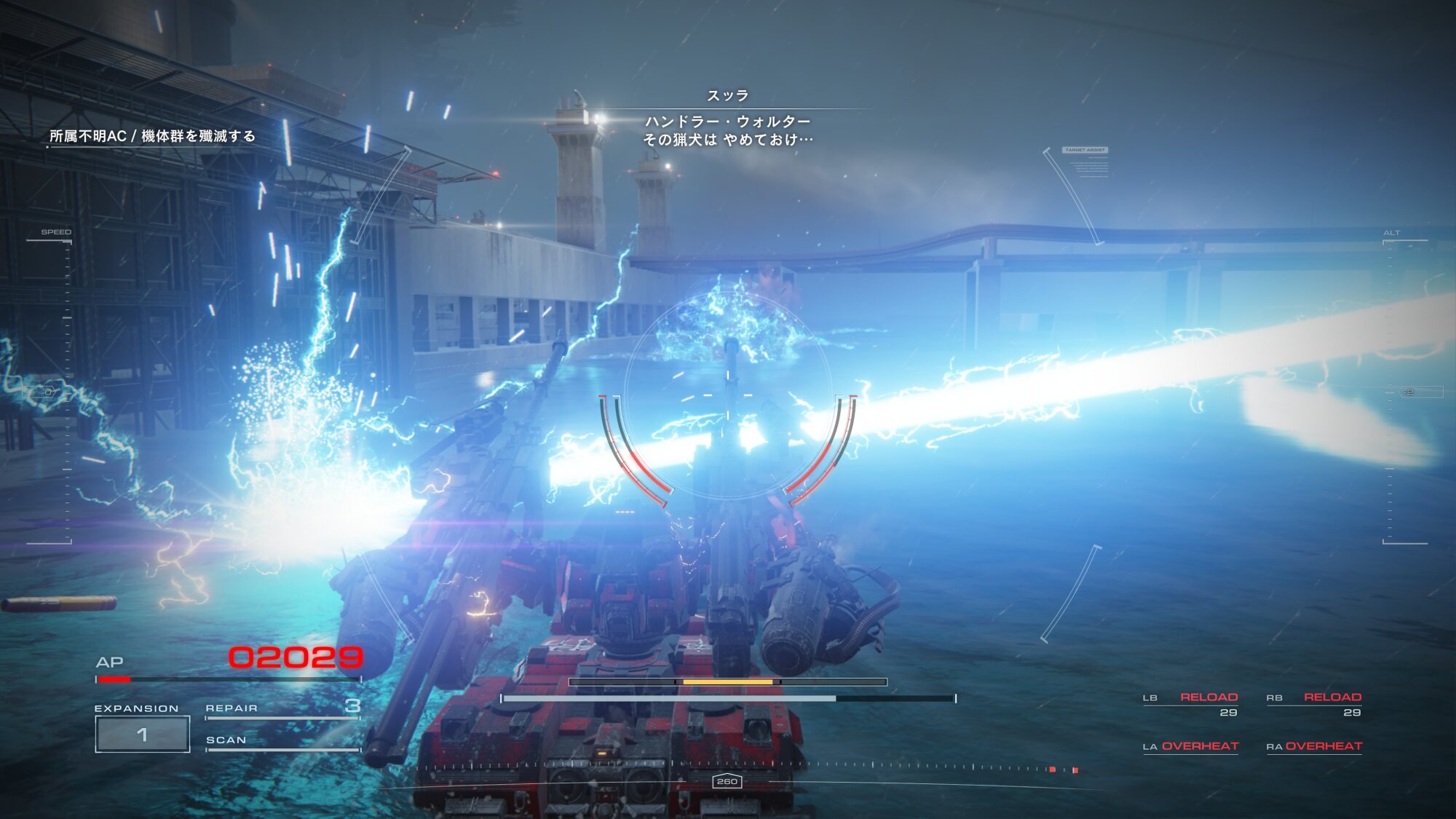Choose the RA right-arm weapon slot
The width and height of the screenshot is (1456, 819).
tap(1314, 746)
